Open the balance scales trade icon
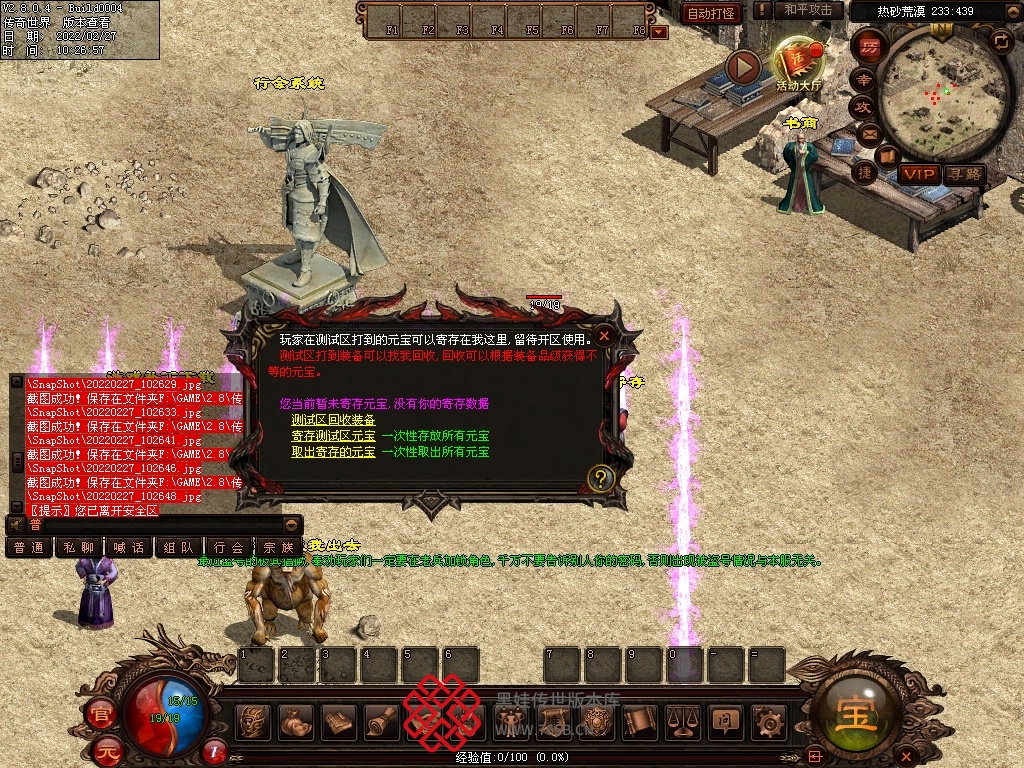 (683, 721)
